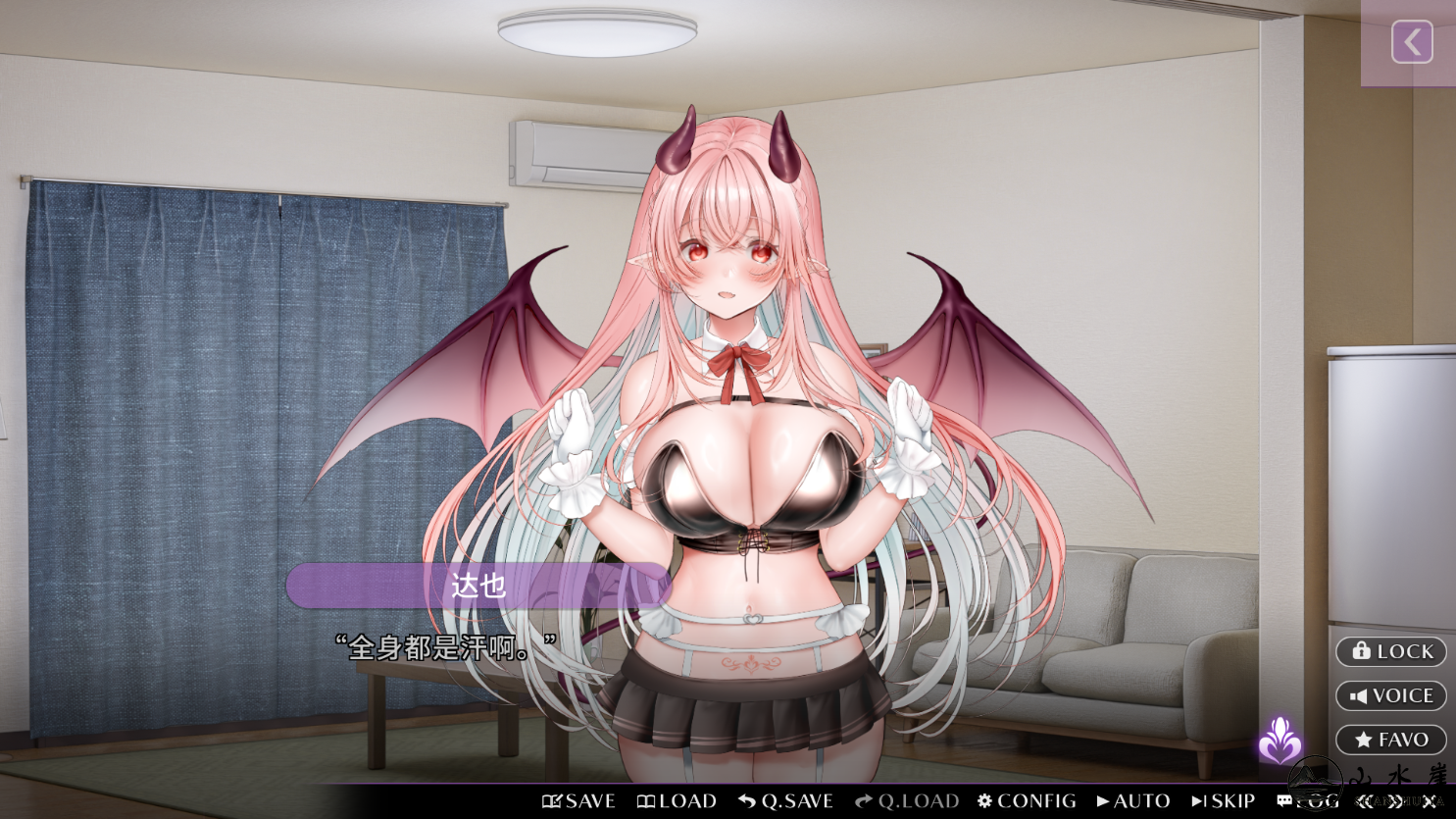This screenshot has height=819, width=1456.
Task: Toggle LOCK on the current scene
Action: [x=1390, y=651]
